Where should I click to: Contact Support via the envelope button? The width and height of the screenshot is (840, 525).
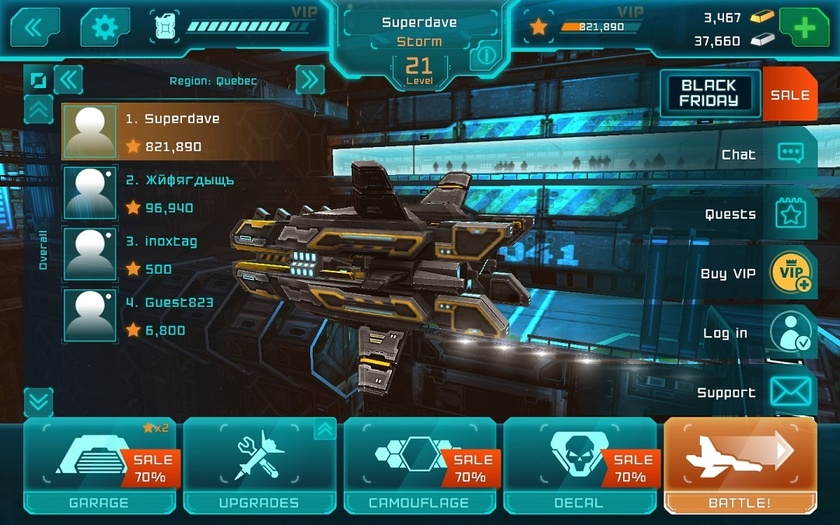(x=789, y=392)
